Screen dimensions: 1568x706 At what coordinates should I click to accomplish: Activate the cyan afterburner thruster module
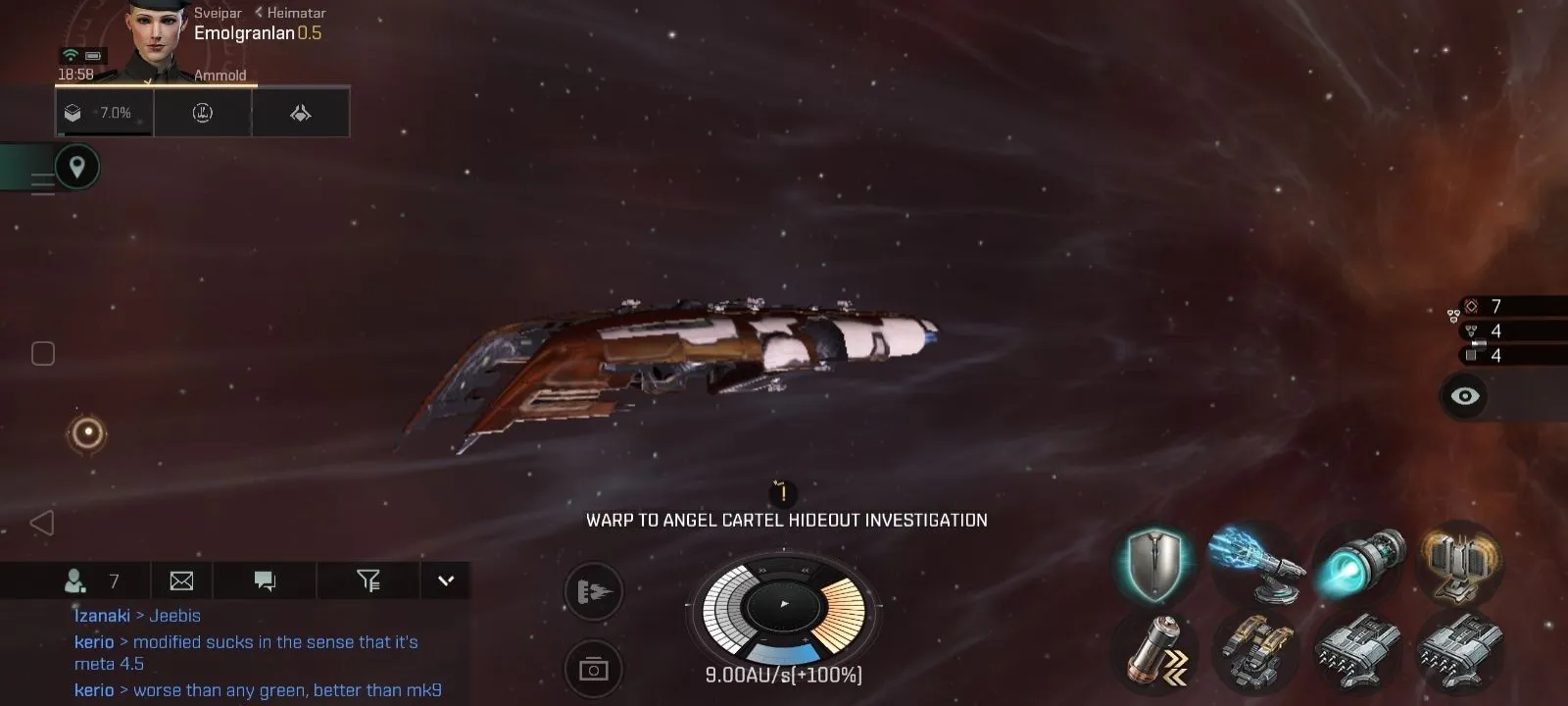(x=1360, y=564)
